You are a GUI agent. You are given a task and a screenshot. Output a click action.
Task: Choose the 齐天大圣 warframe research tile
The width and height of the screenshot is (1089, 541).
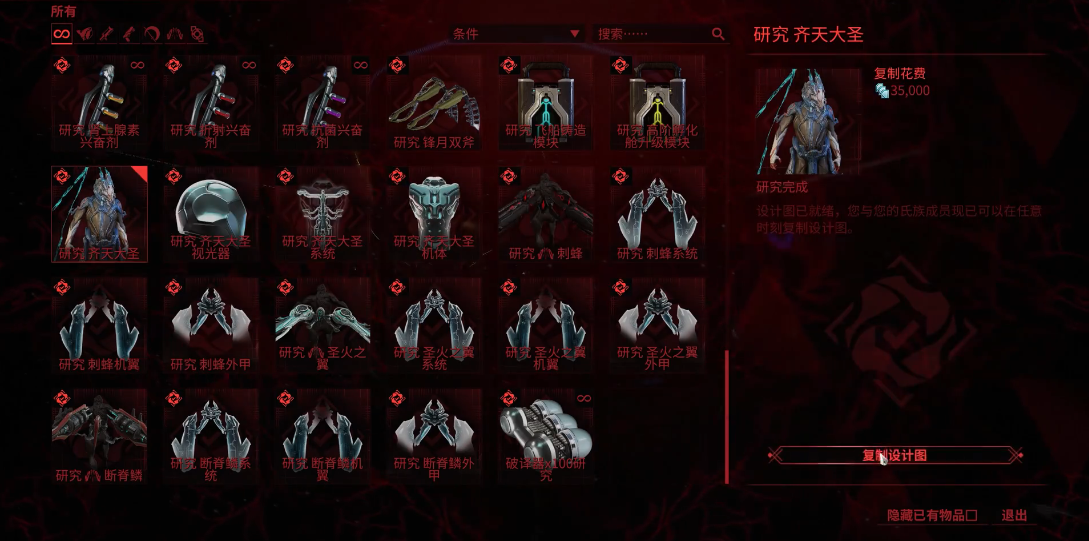pyautogui.click(x=99, y=214)
